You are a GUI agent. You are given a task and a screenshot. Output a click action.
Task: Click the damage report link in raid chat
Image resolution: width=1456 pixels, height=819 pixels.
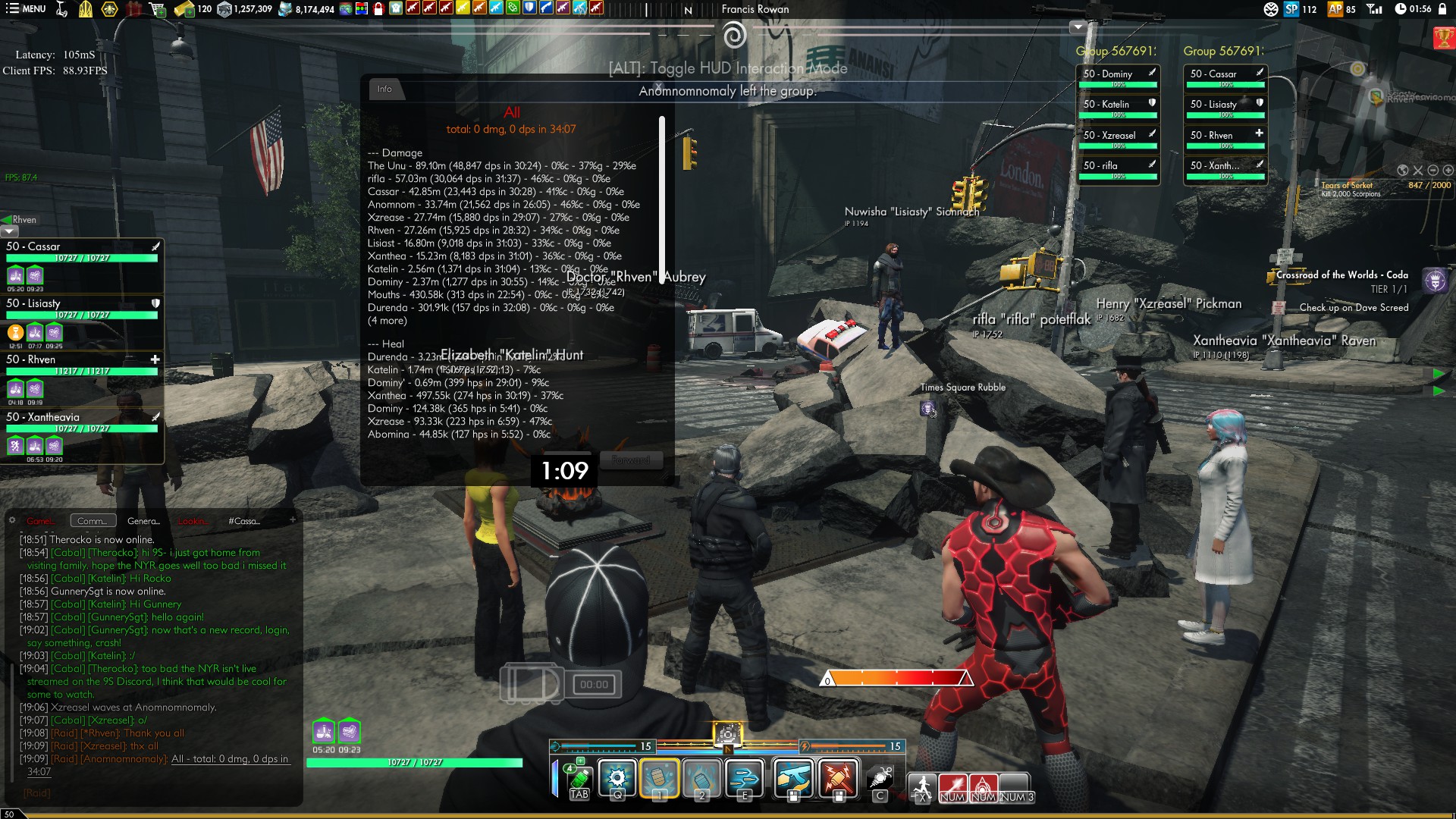click(x=230, y=758)
